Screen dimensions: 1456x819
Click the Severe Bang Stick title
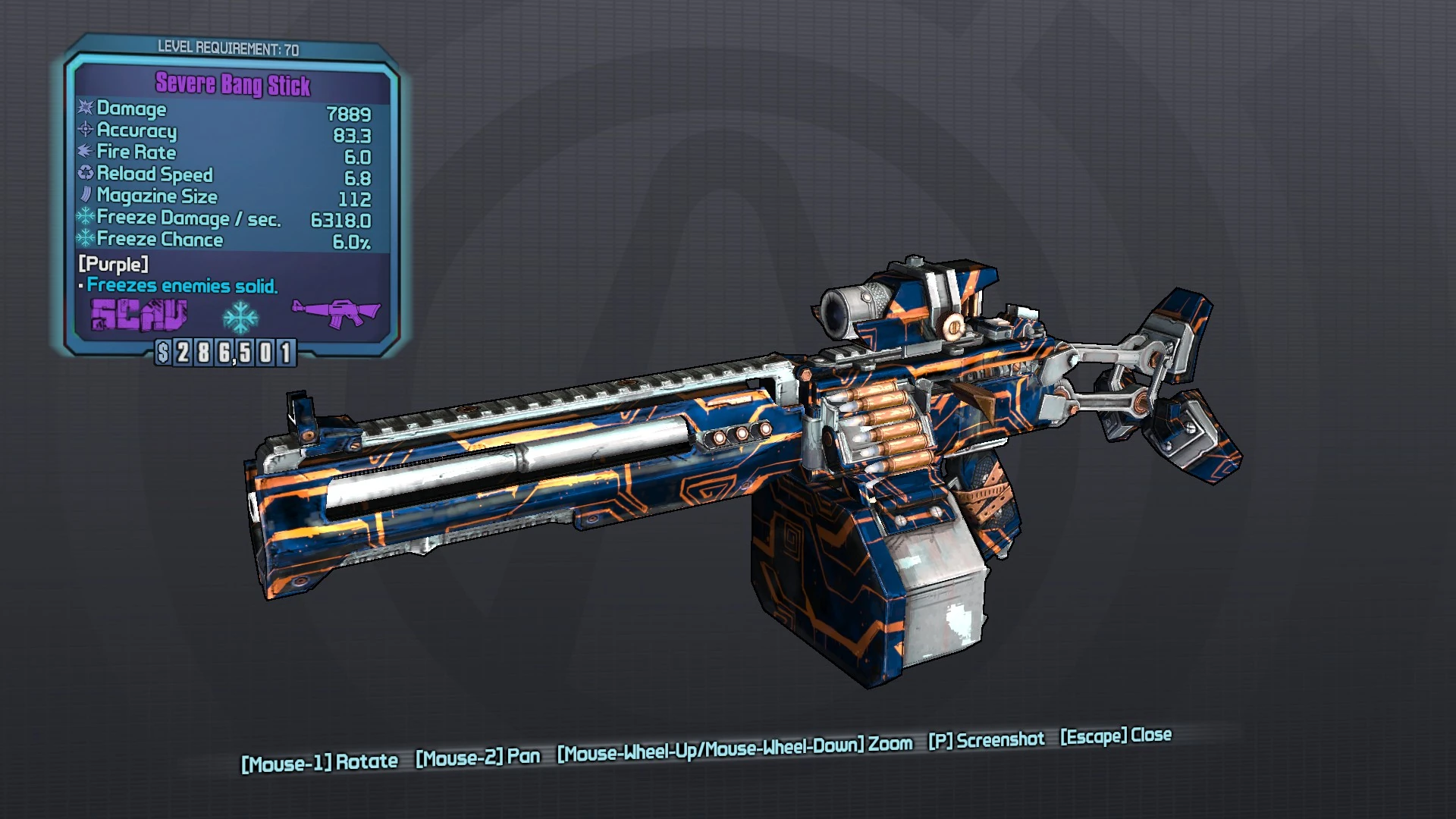click(233, 86)
